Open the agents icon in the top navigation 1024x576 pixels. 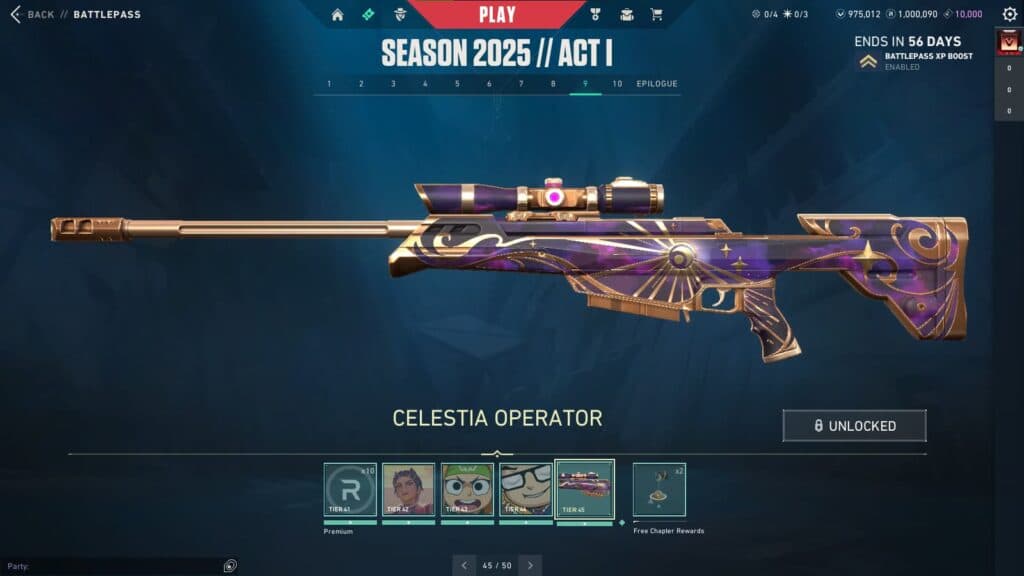tap(401, 15)
